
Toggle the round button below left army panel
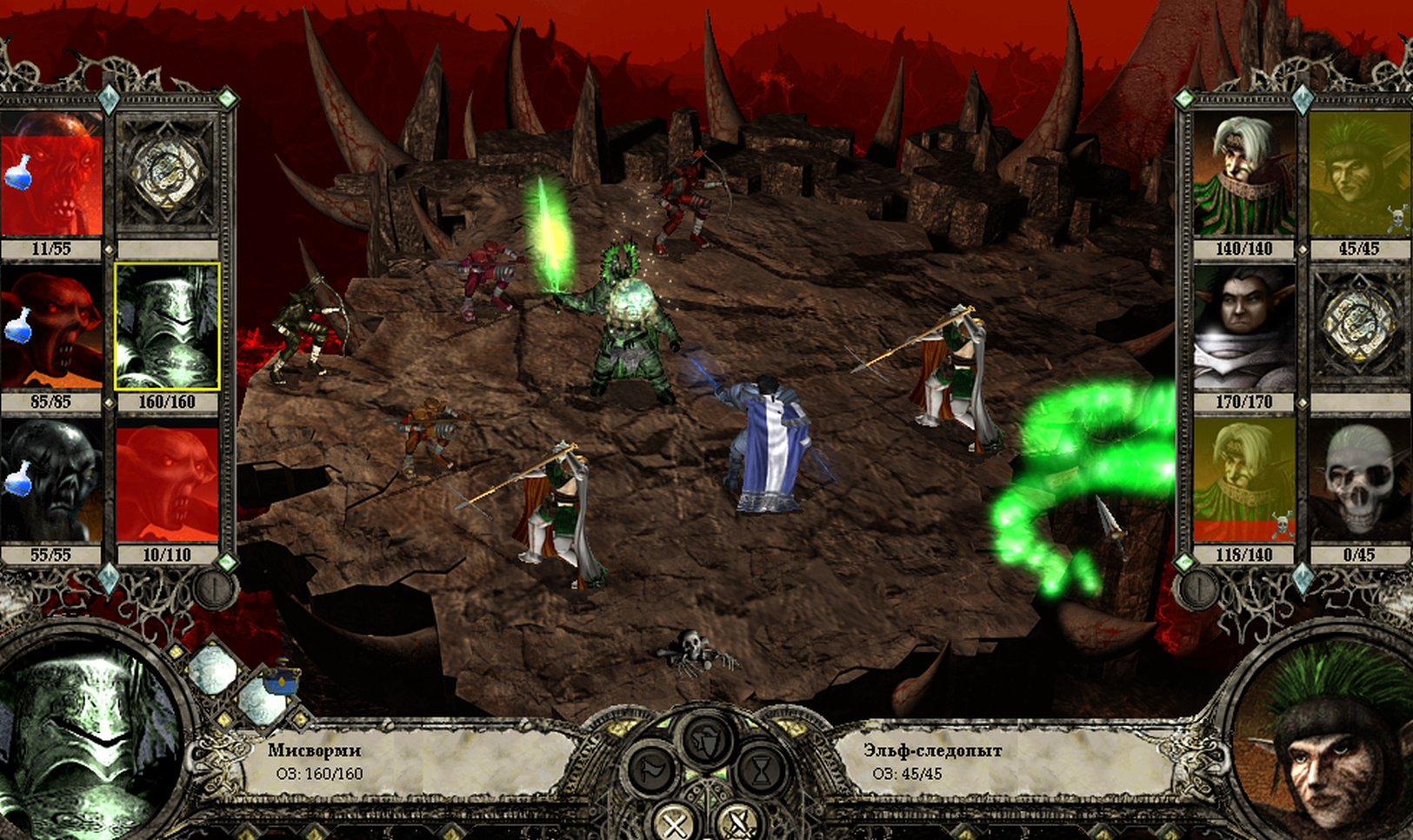(213, 589)
